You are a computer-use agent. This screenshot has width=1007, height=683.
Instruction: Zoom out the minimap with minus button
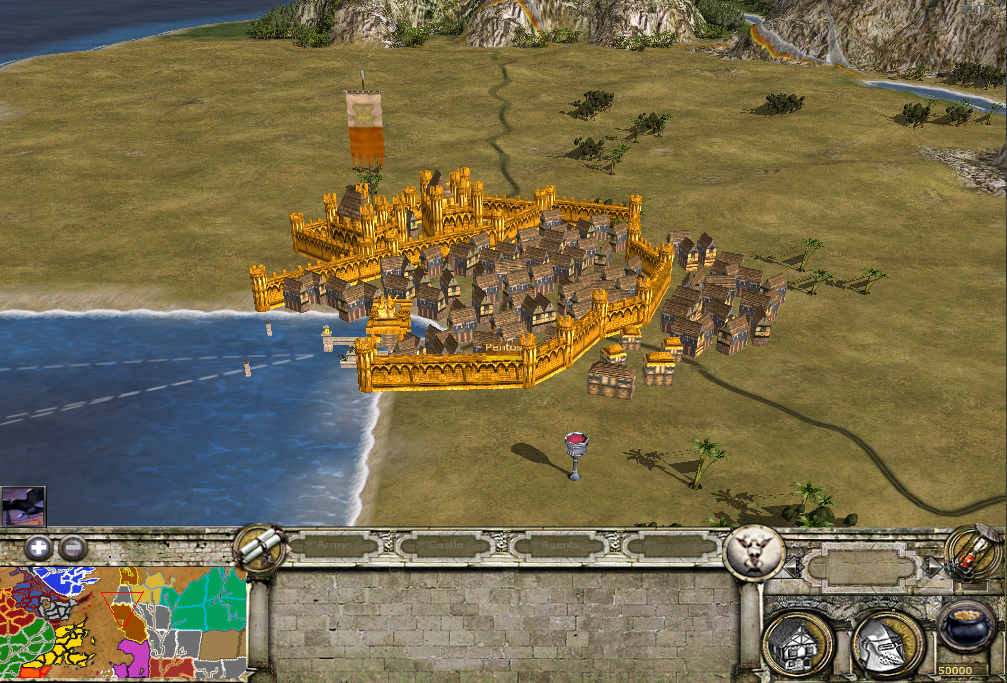[72, 547]
